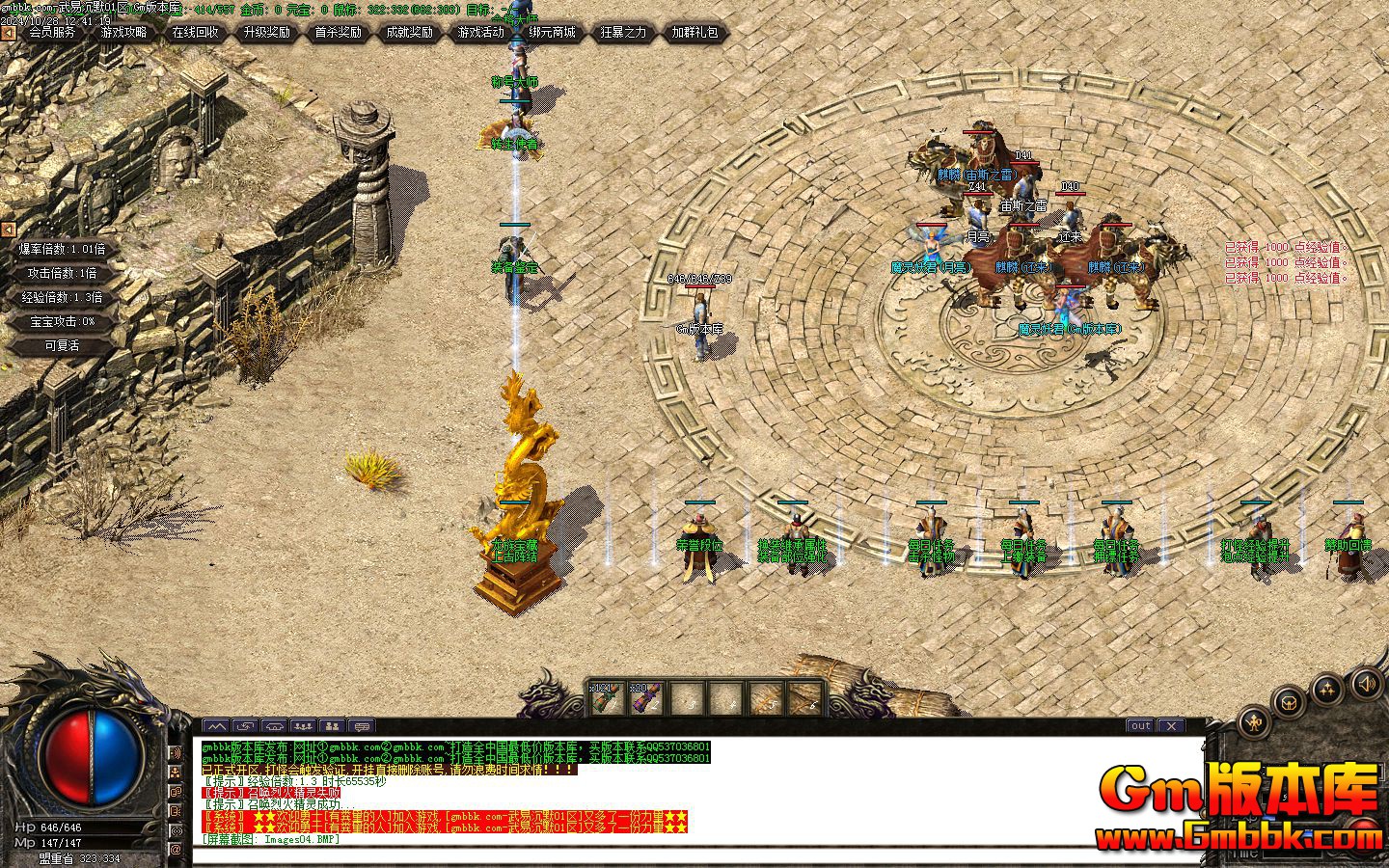The height and width of the screenshot is (868, 1389).
Task: Open 首杀奖励 first-kill rewards
Action: [339, 33]
